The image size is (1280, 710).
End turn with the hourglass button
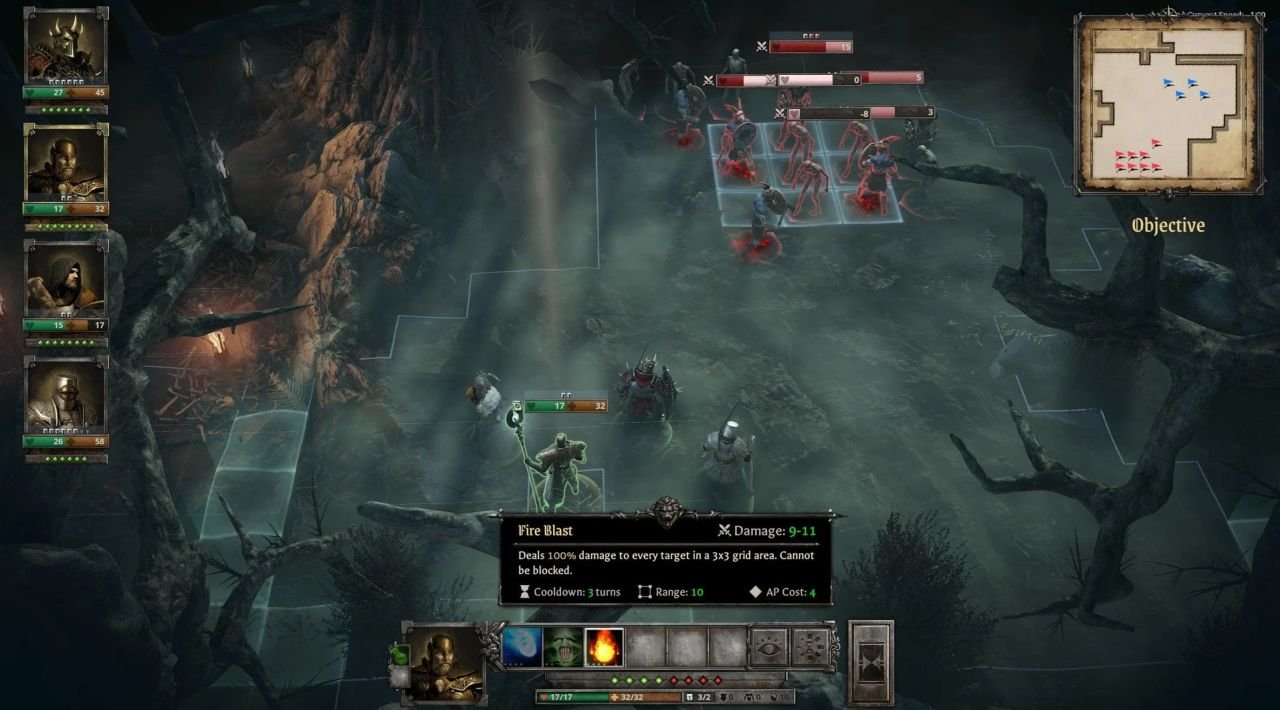(x=870, y=663)
